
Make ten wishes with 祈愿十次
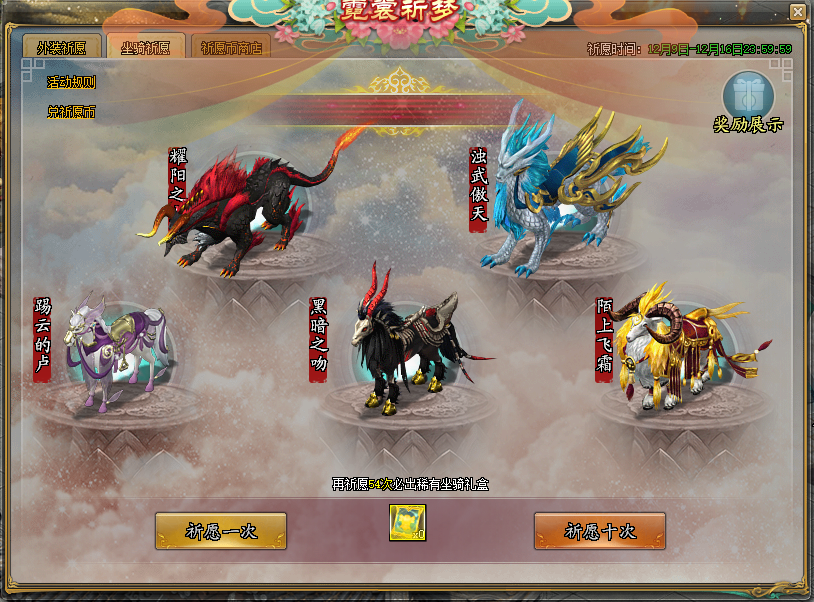[x=600, y=531]
